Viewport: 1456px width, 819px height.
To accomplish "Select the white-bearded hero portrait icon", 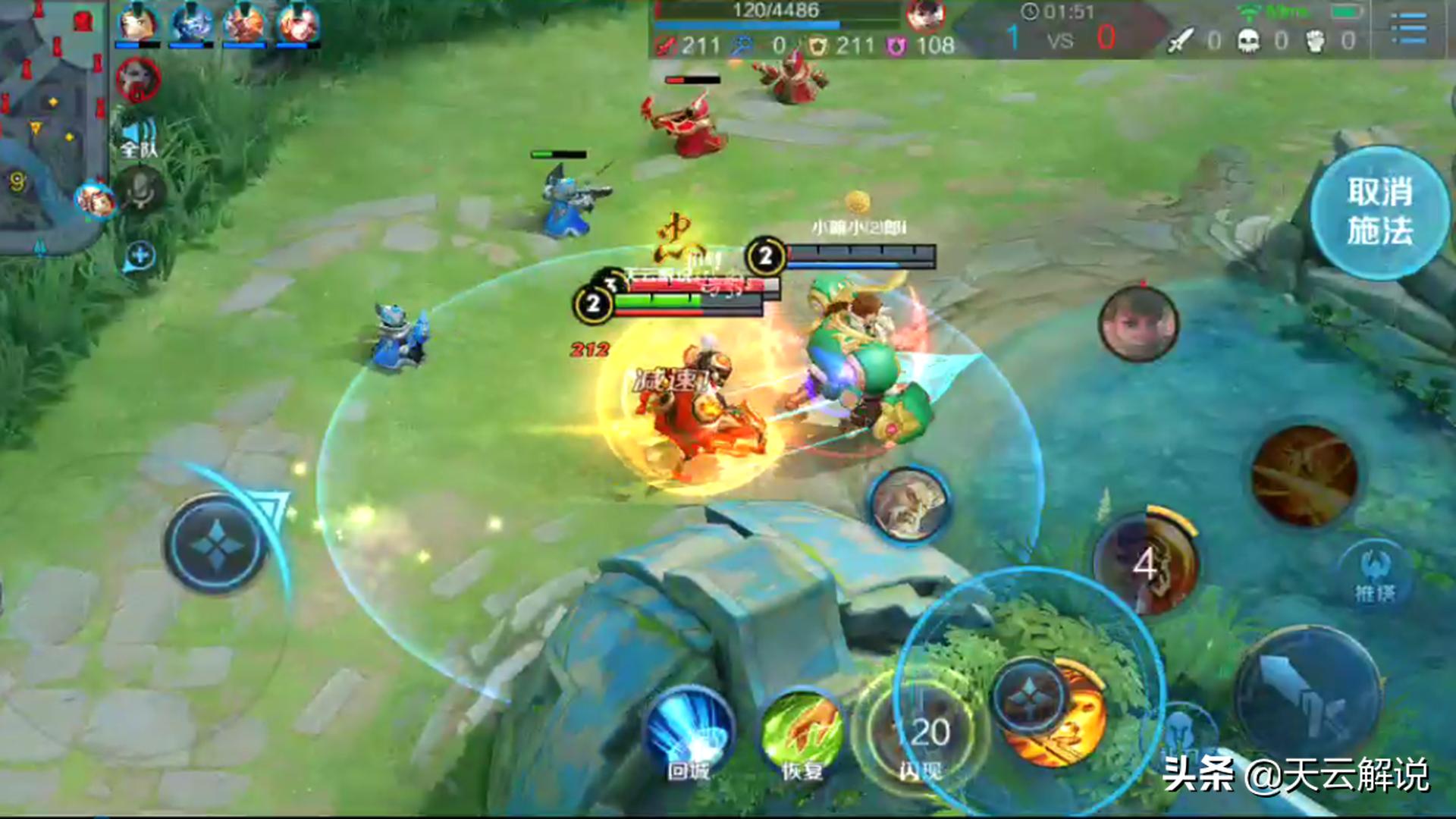I will pos(908,504).
